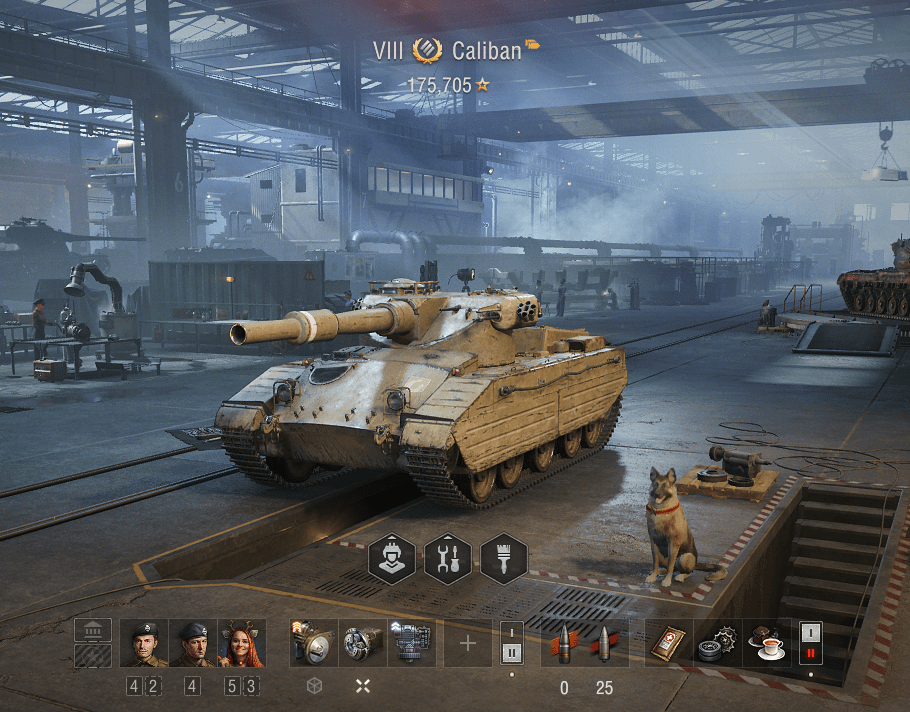Select the second shell type with 25 rounds
The height and width of the screenshot is (712, 910).
click(x=604, y=643)
